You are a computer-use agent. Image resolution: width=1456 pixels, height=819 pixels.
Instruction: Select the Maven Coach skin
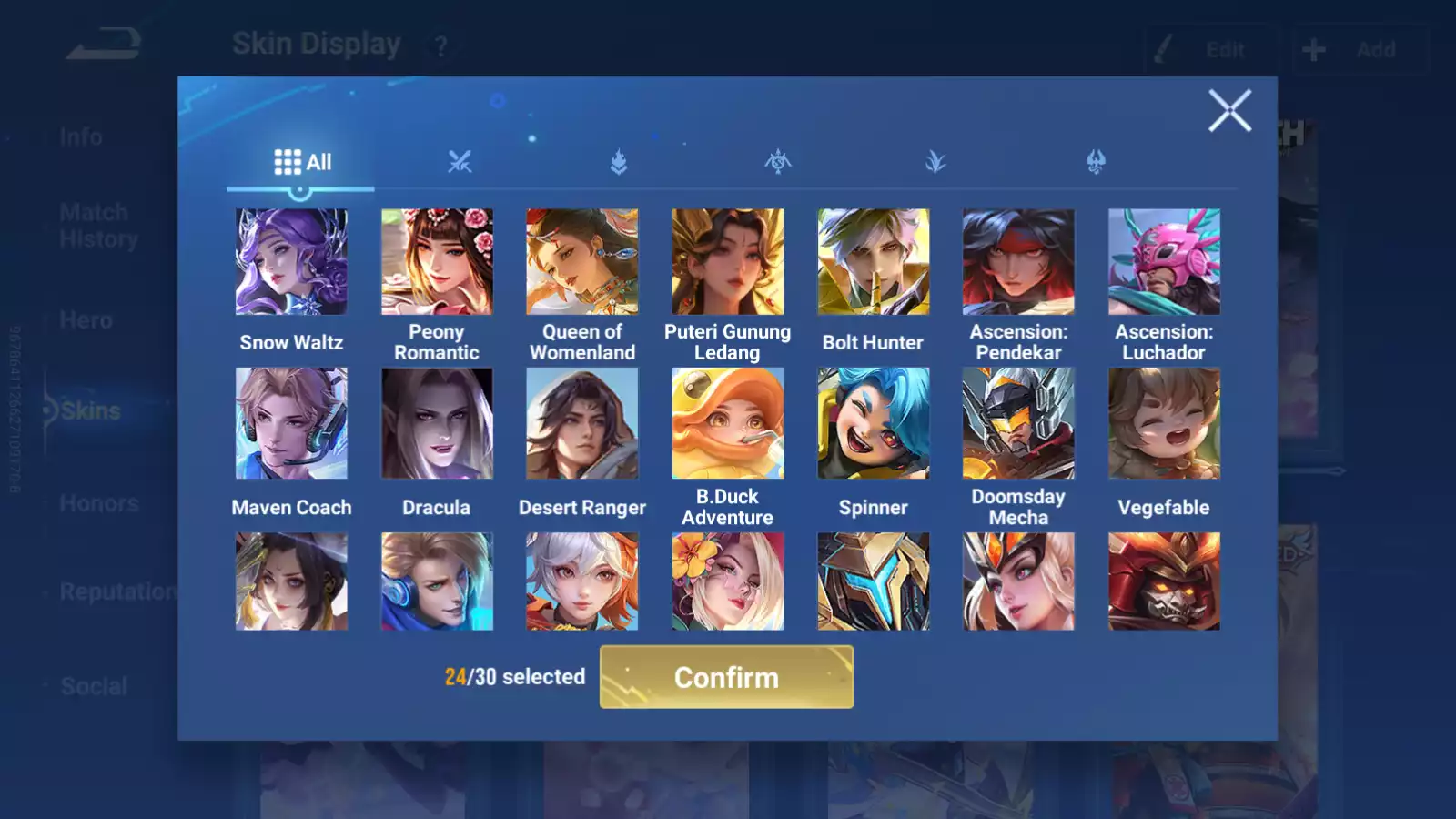click(x=291, y=423)
